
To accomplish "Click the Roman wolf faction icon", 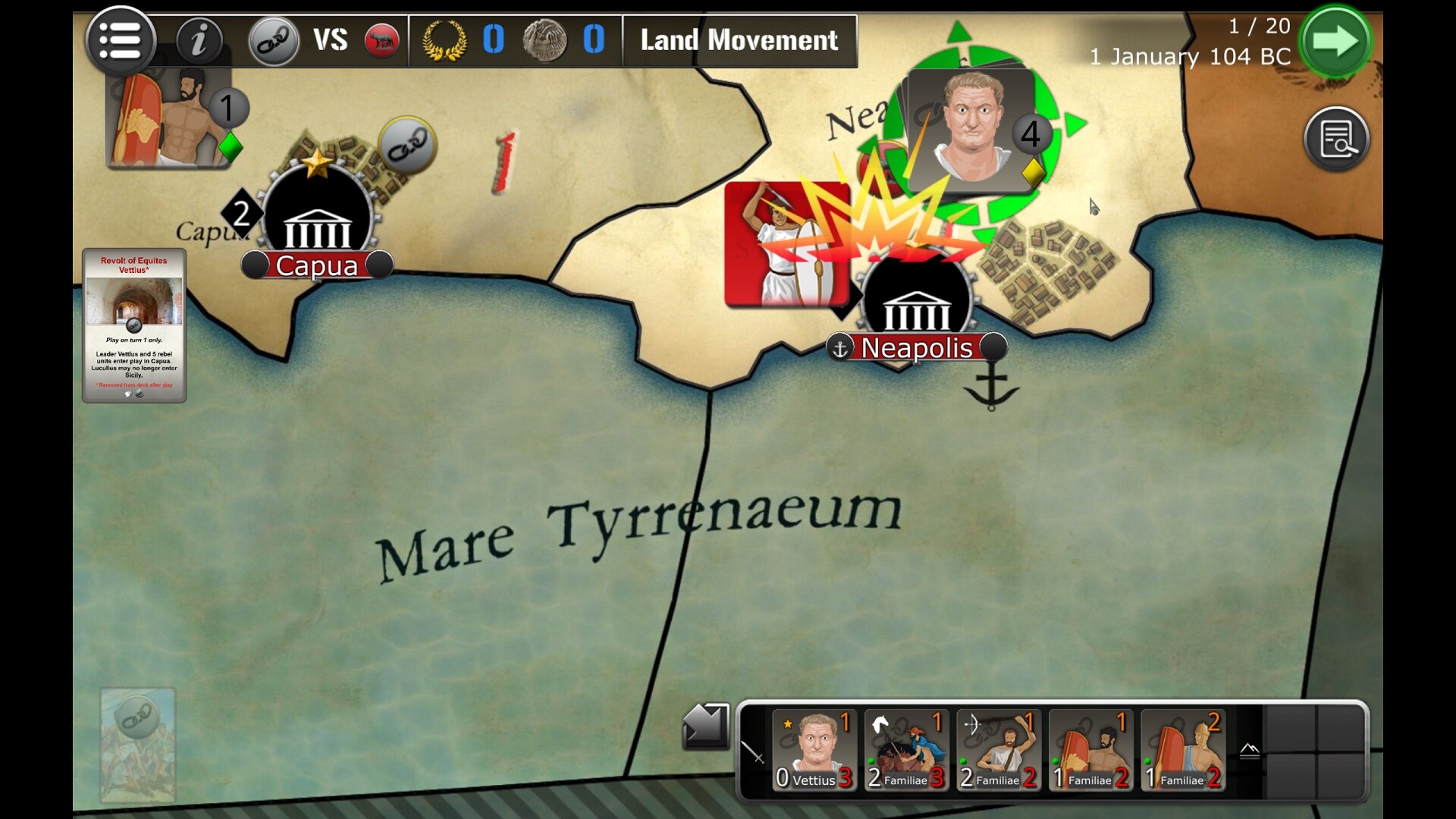I will 381,40.
